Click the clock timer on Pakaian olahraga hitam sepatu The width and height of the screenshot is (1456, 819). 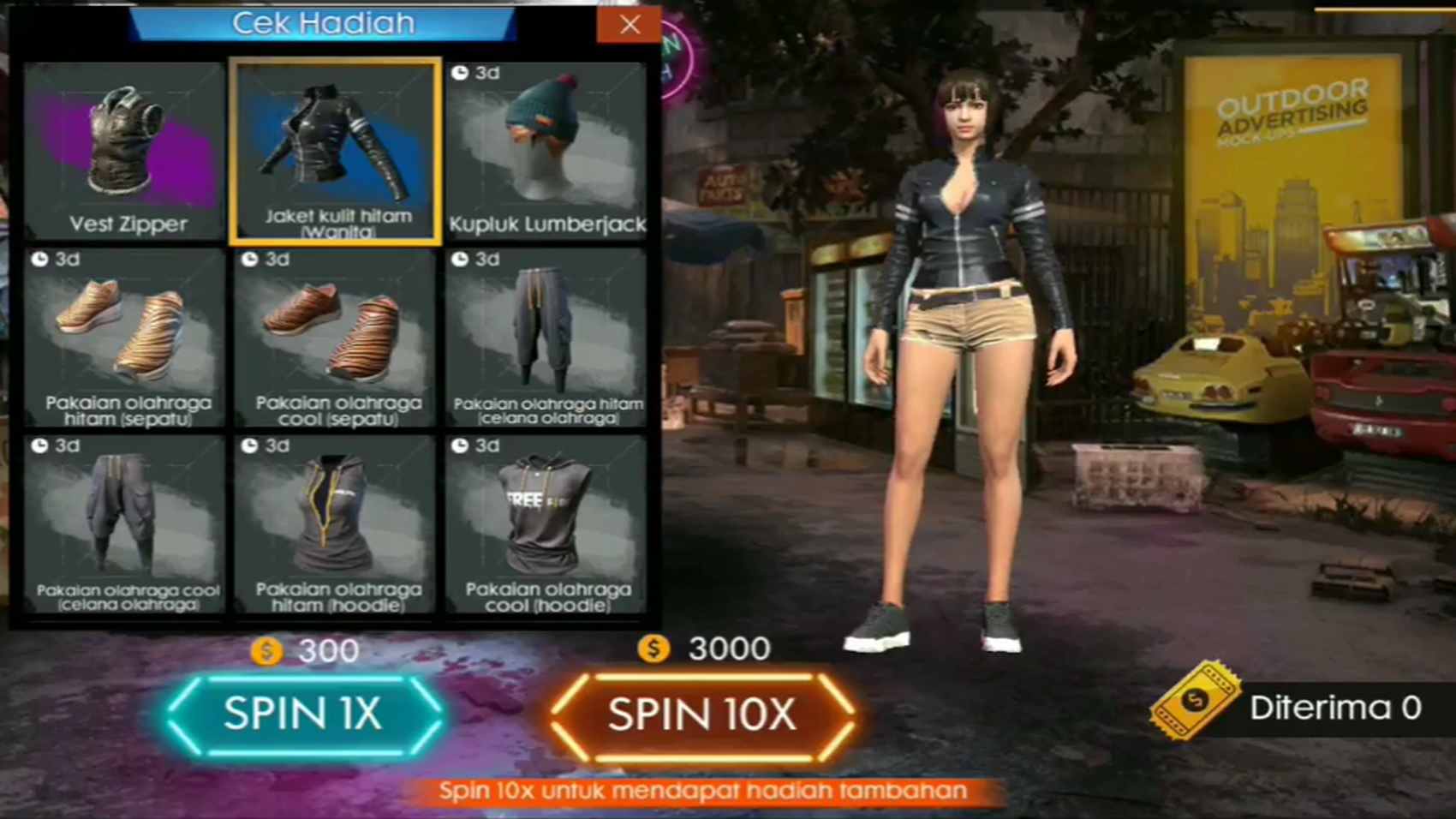(x=41, y=257)
